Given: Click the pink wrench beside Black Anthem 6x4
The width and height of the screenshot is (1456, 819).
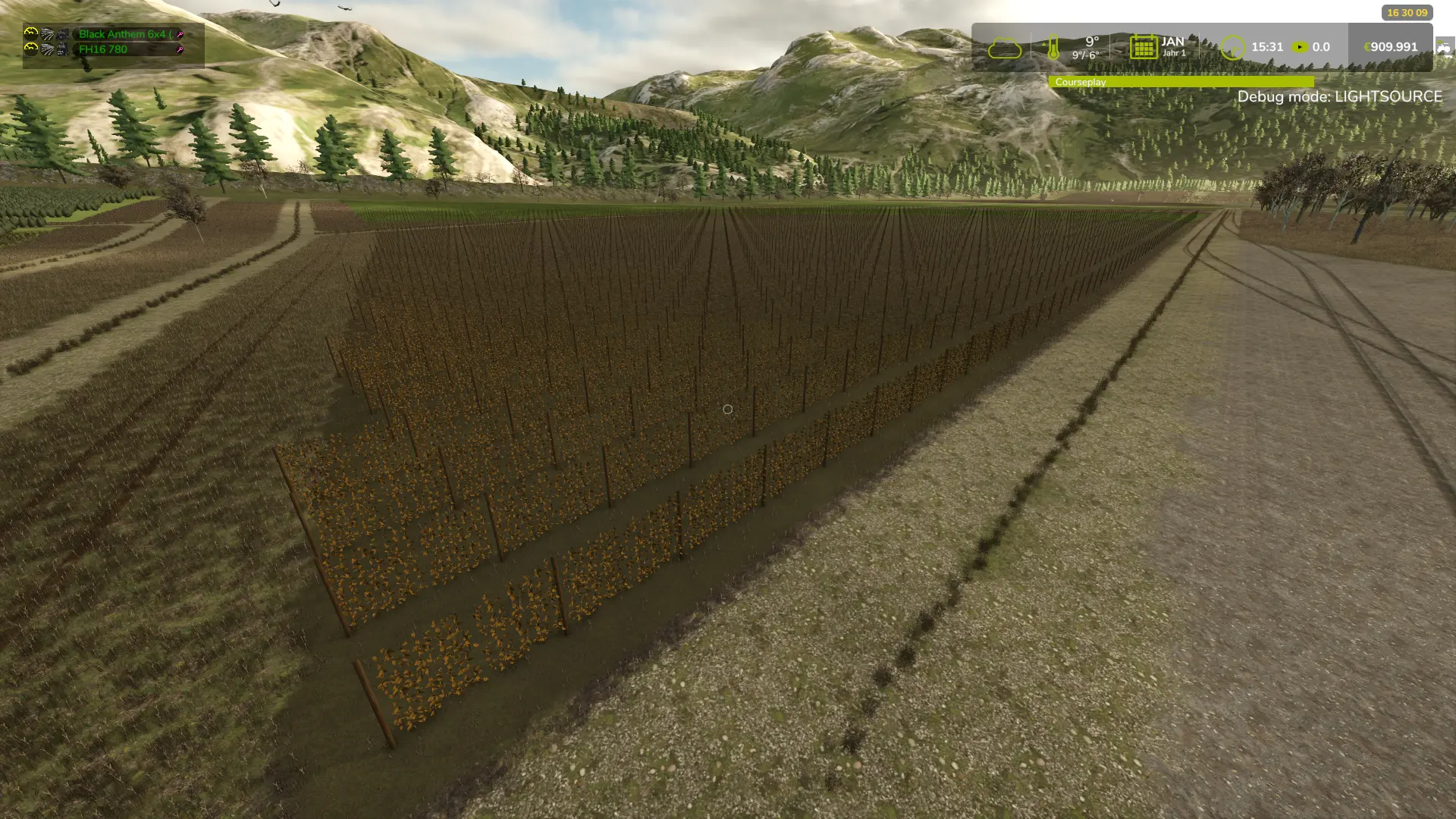Looking at the screenshot, I should click(x=180, y=34).
